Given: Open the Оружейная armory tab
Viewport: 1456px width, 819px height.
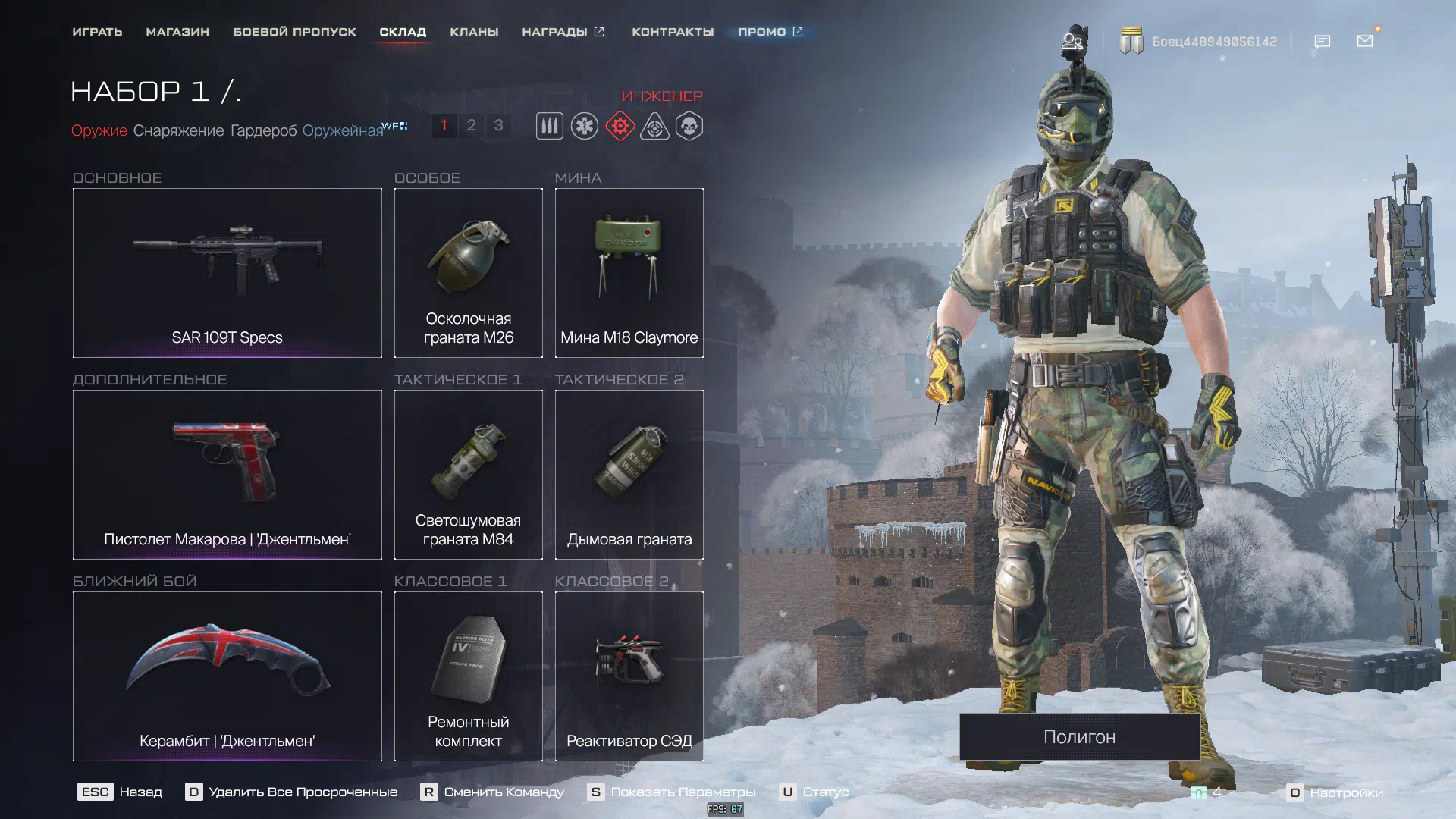Looking at the screenshot, I should point(343,130).
